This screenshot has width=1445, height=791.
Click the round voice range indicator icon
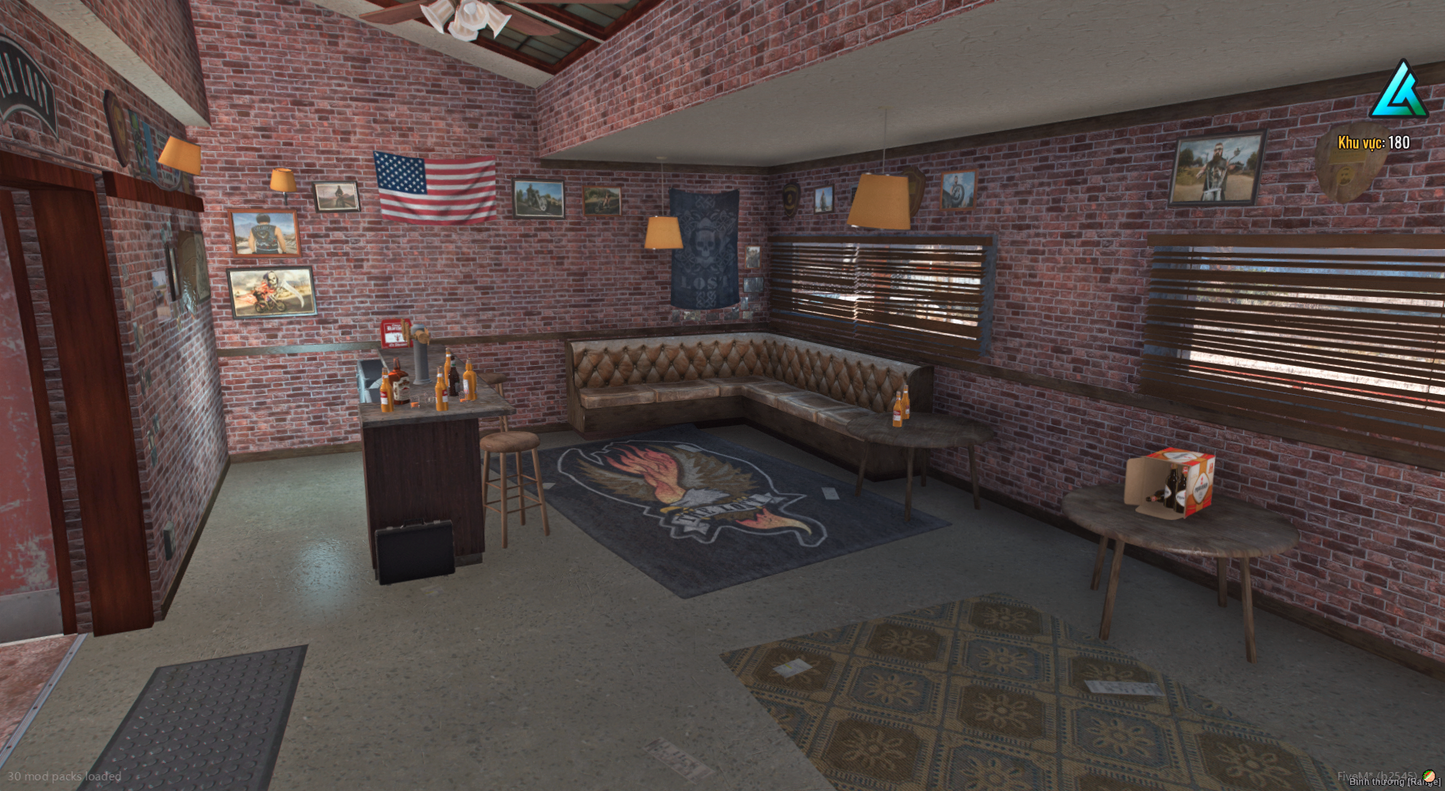(x=1430, y=775)
